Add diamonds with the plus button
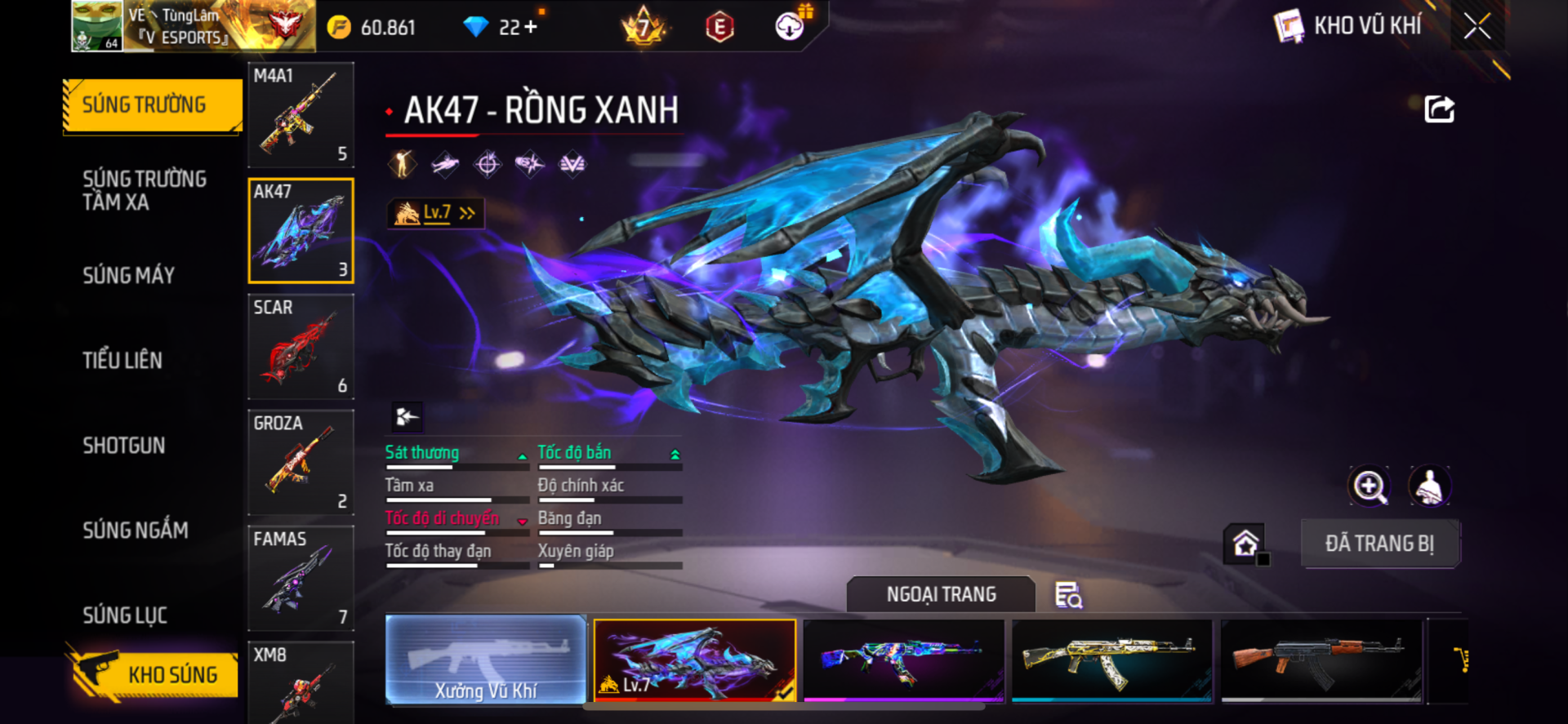 click(x=531, y=27)
